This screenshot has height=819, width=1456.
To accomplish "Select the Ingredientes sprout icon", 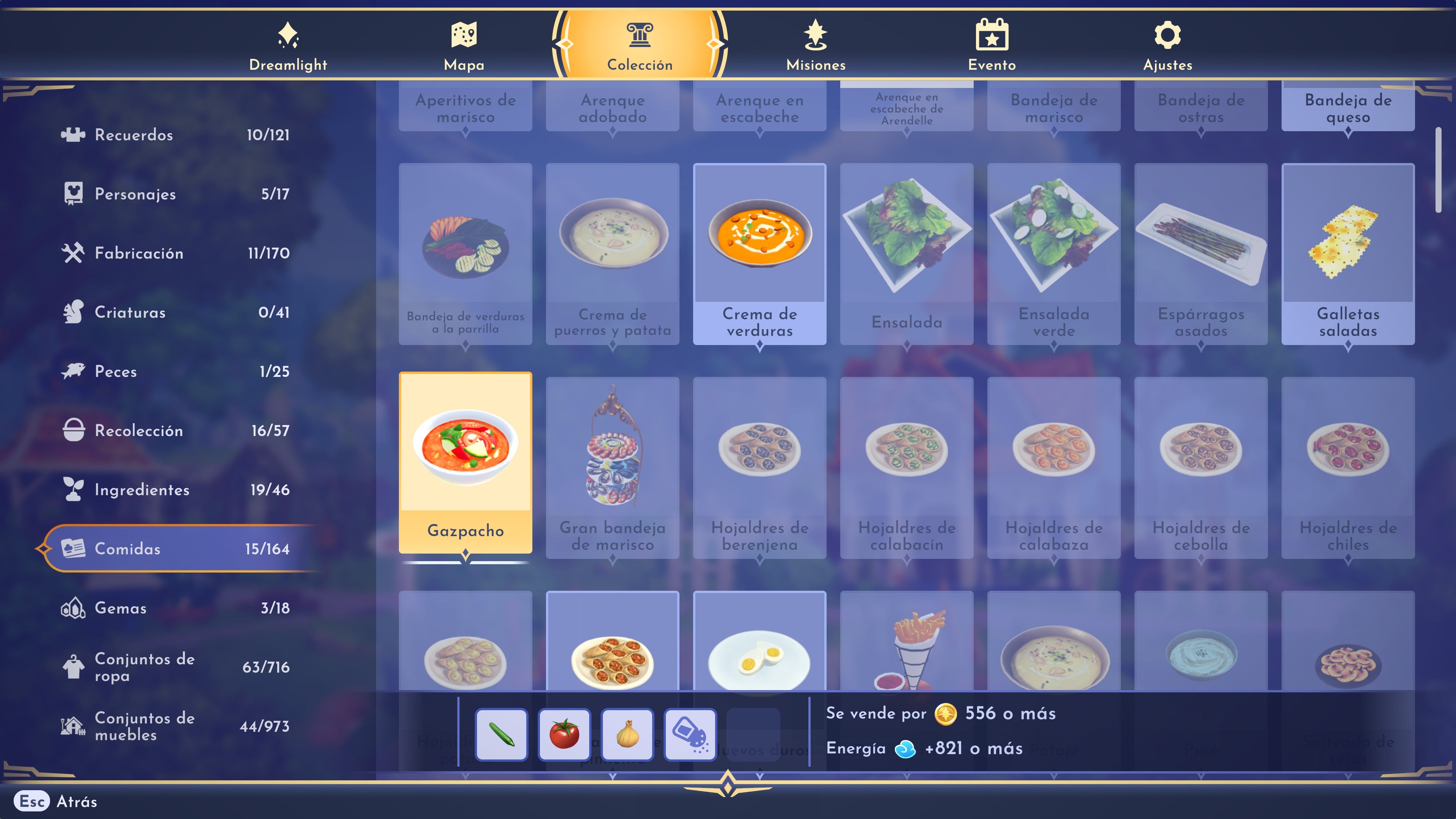I will 73,490.
